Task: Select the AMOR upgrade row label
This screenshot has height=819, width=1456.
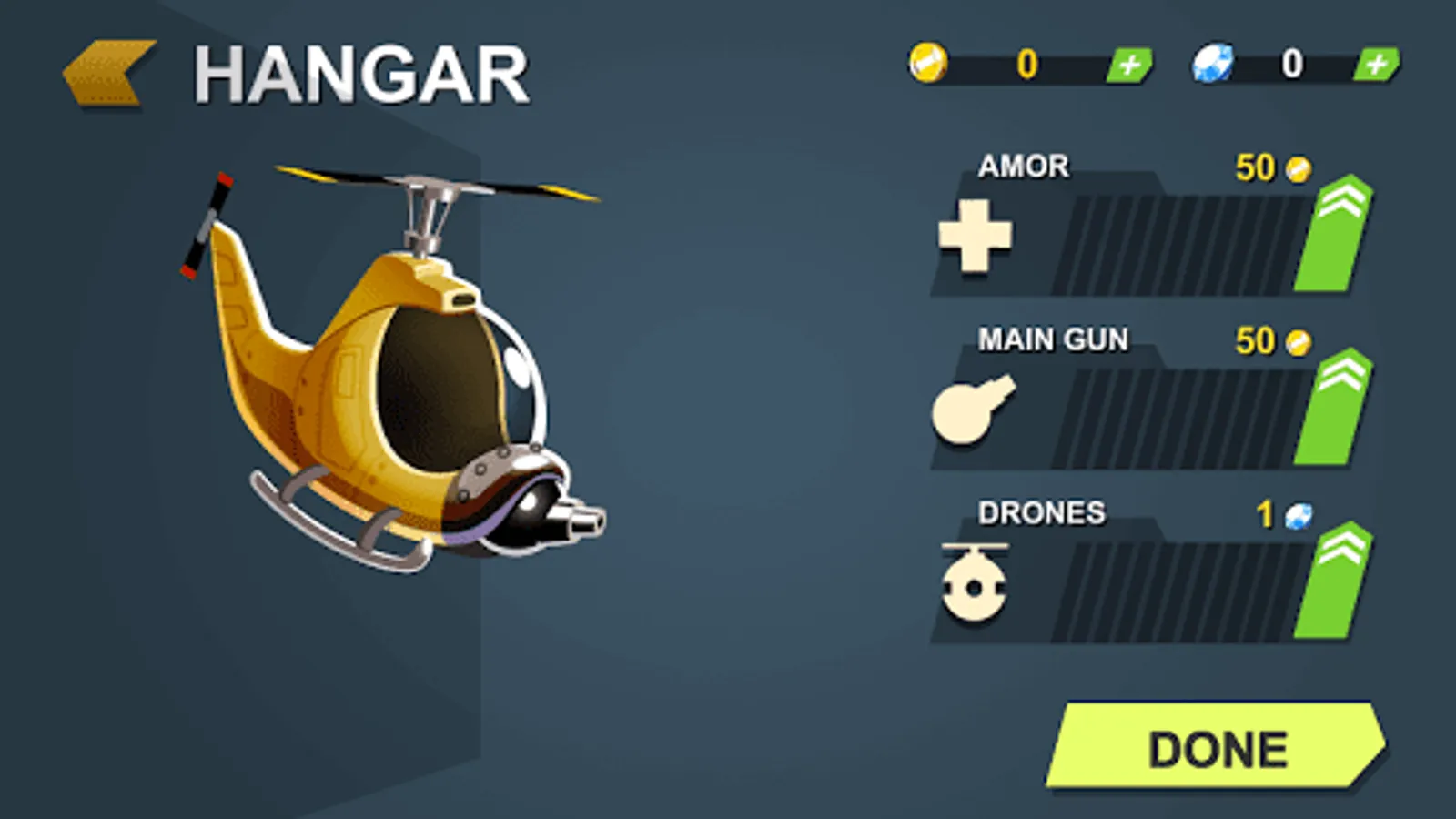Action: [x=1024, y=167]
